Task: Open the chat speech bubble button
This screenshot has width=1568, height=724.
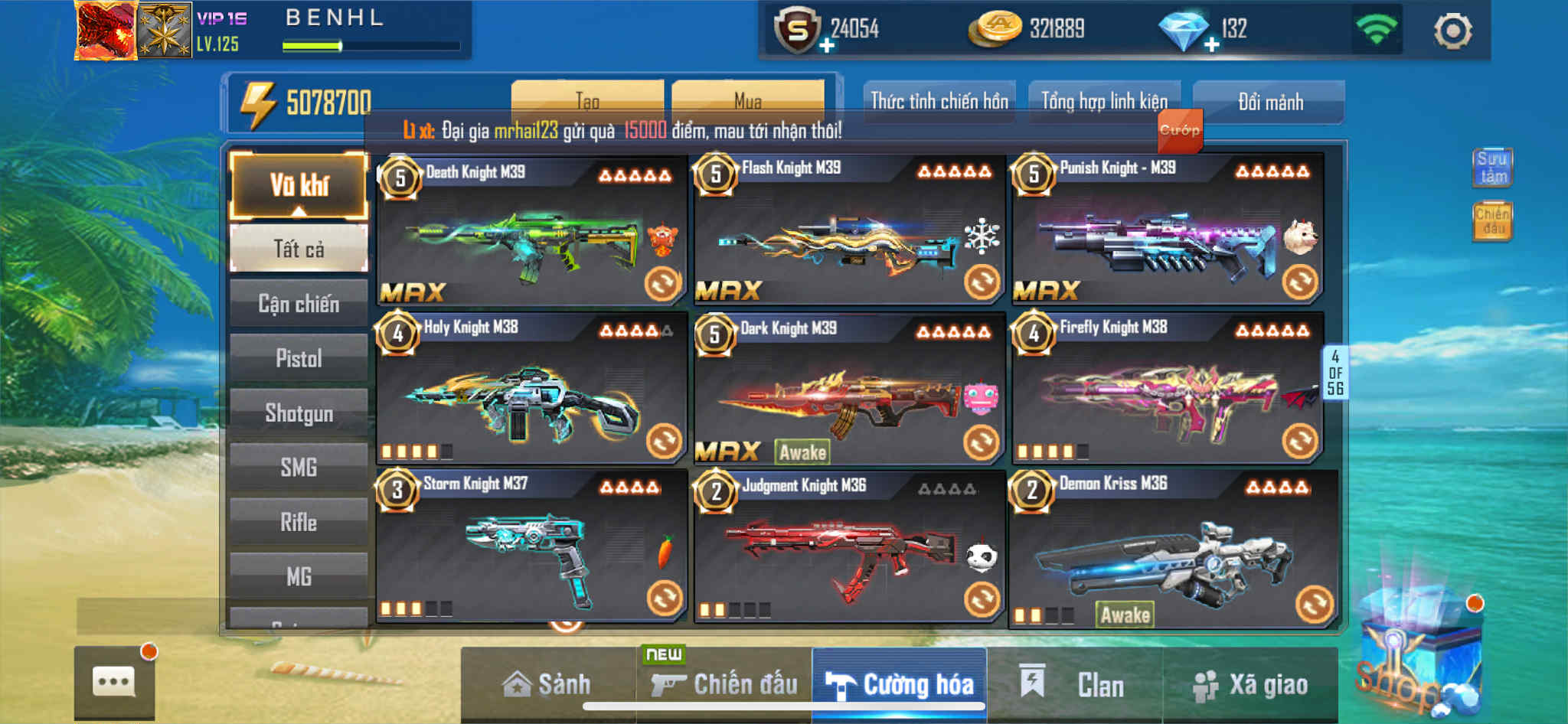Action: (x=114, y=681)
